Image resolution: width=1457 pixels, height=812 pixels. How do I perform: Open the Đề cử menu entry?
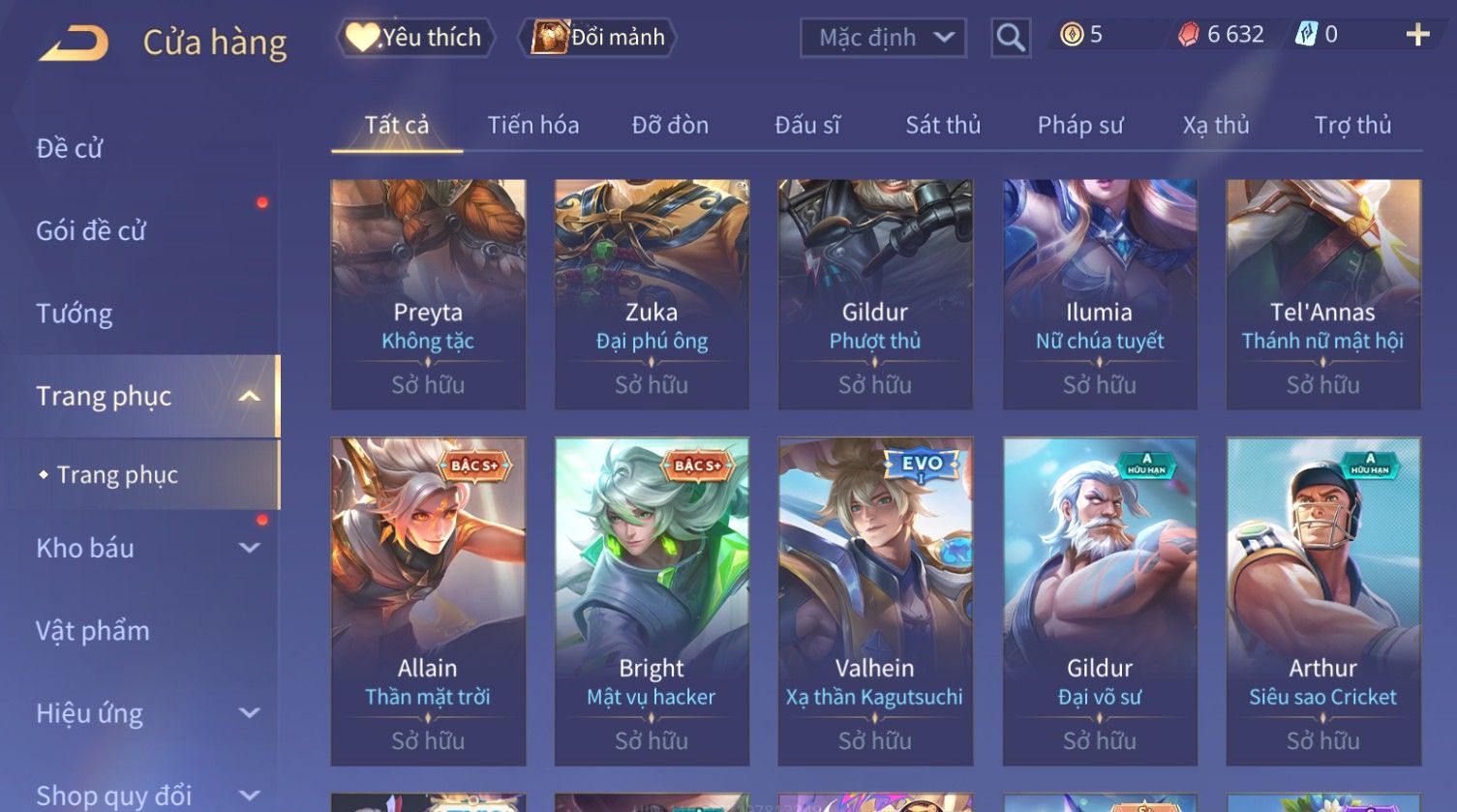[70, 148]
